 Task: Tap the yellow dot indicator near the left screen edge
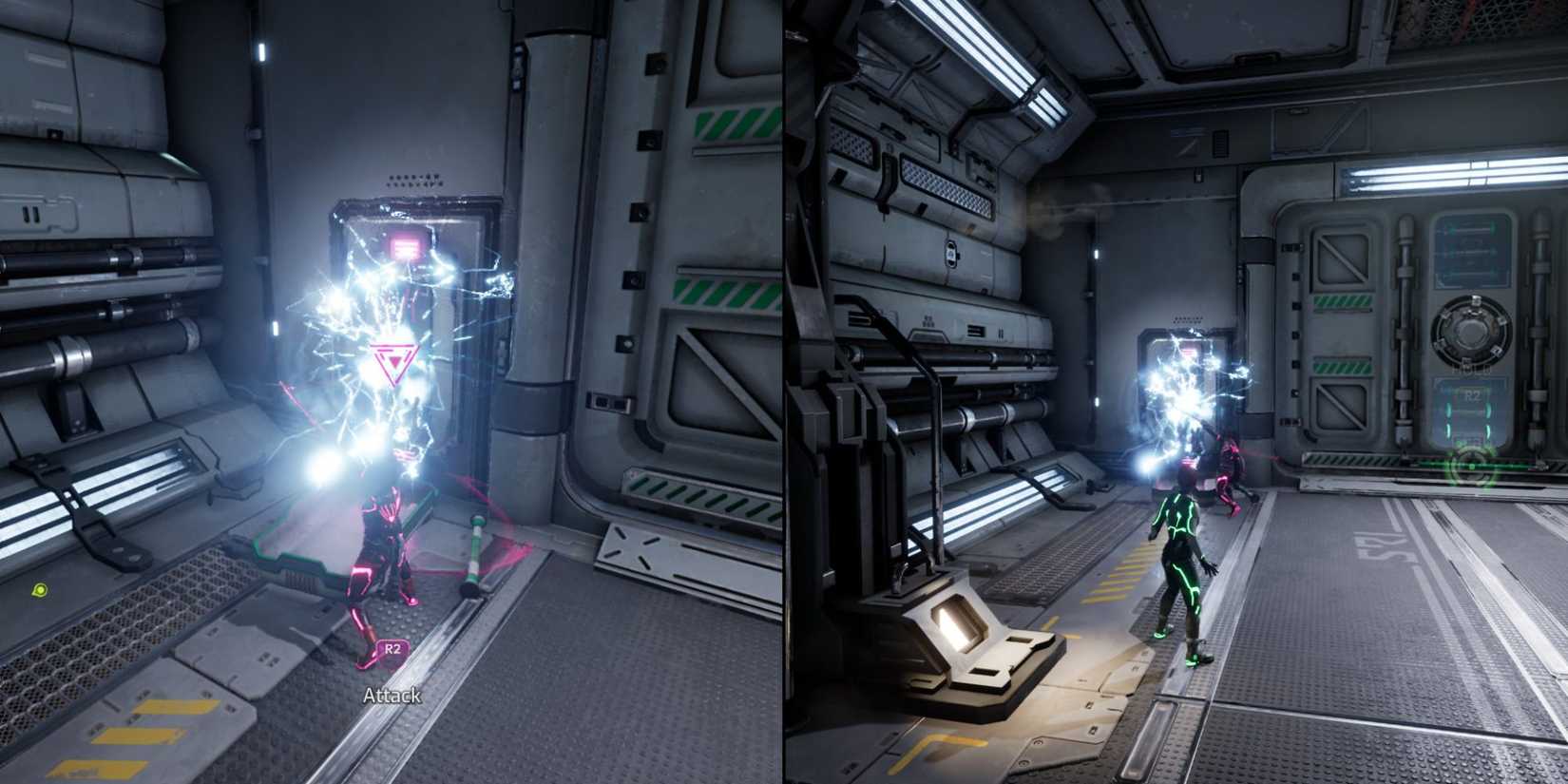click(38, 591)
